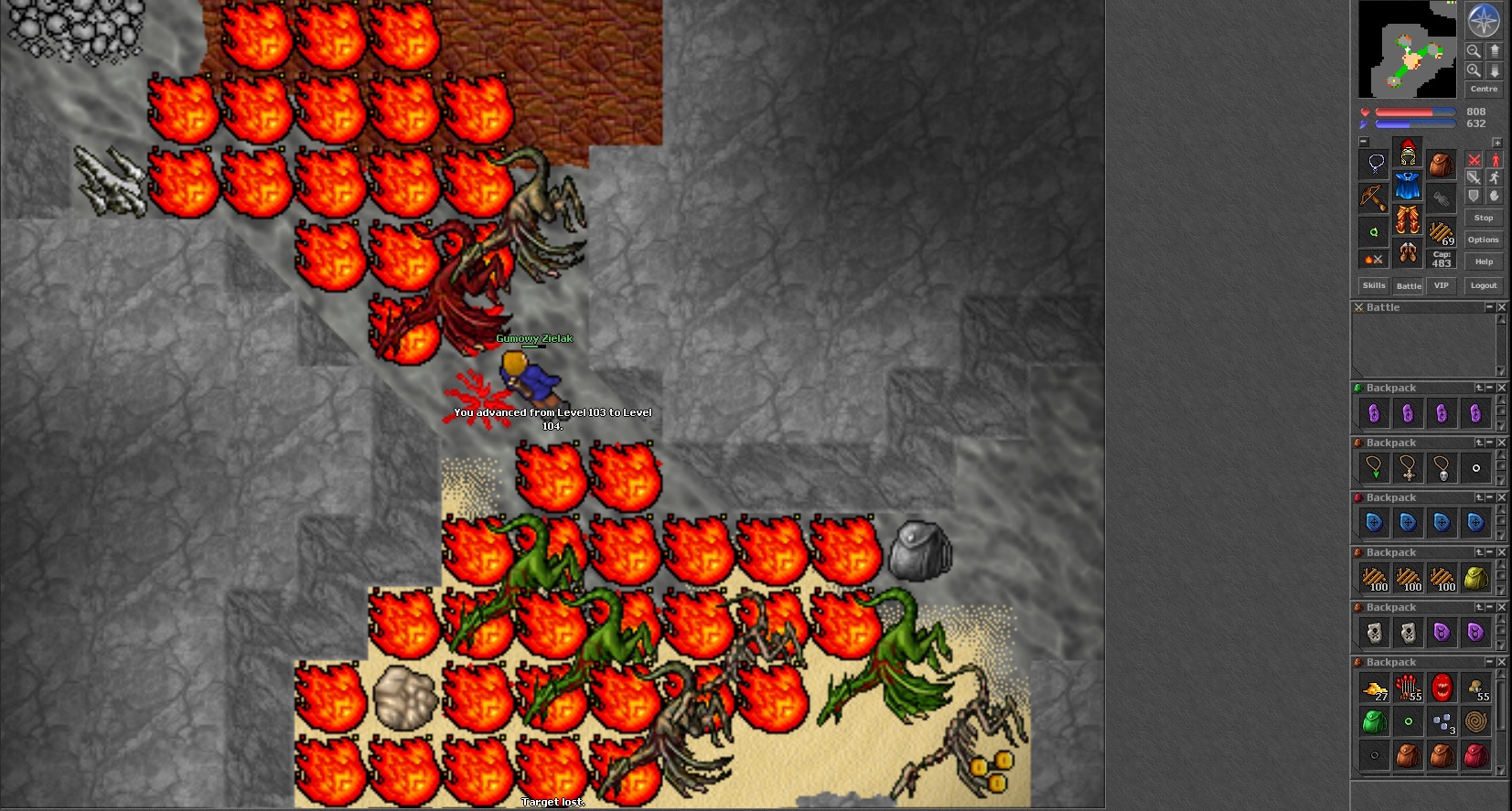Close the Battle window
The image size is (1512, 811).
pos(1501,307)
